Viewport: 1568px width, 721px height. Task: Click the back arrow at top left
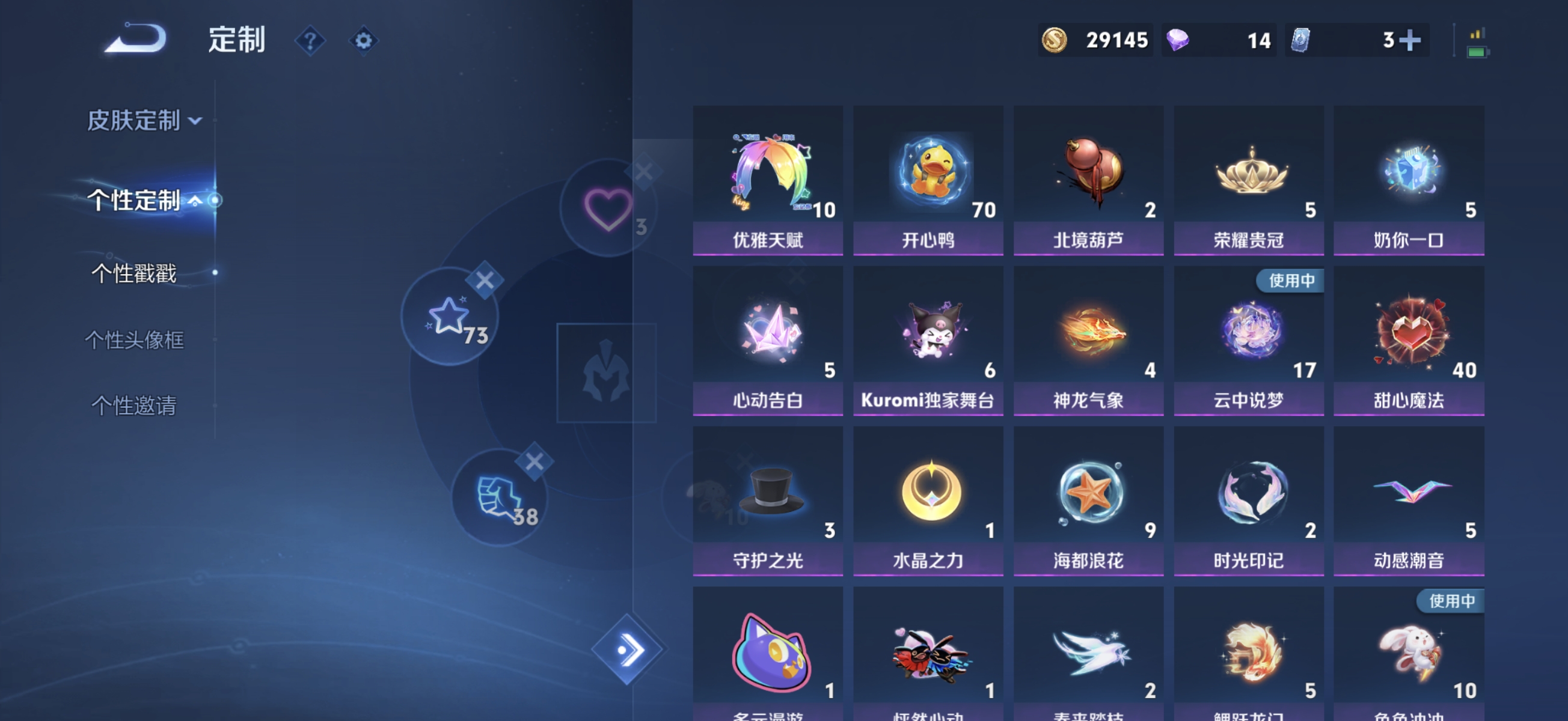tap(135, 38)
